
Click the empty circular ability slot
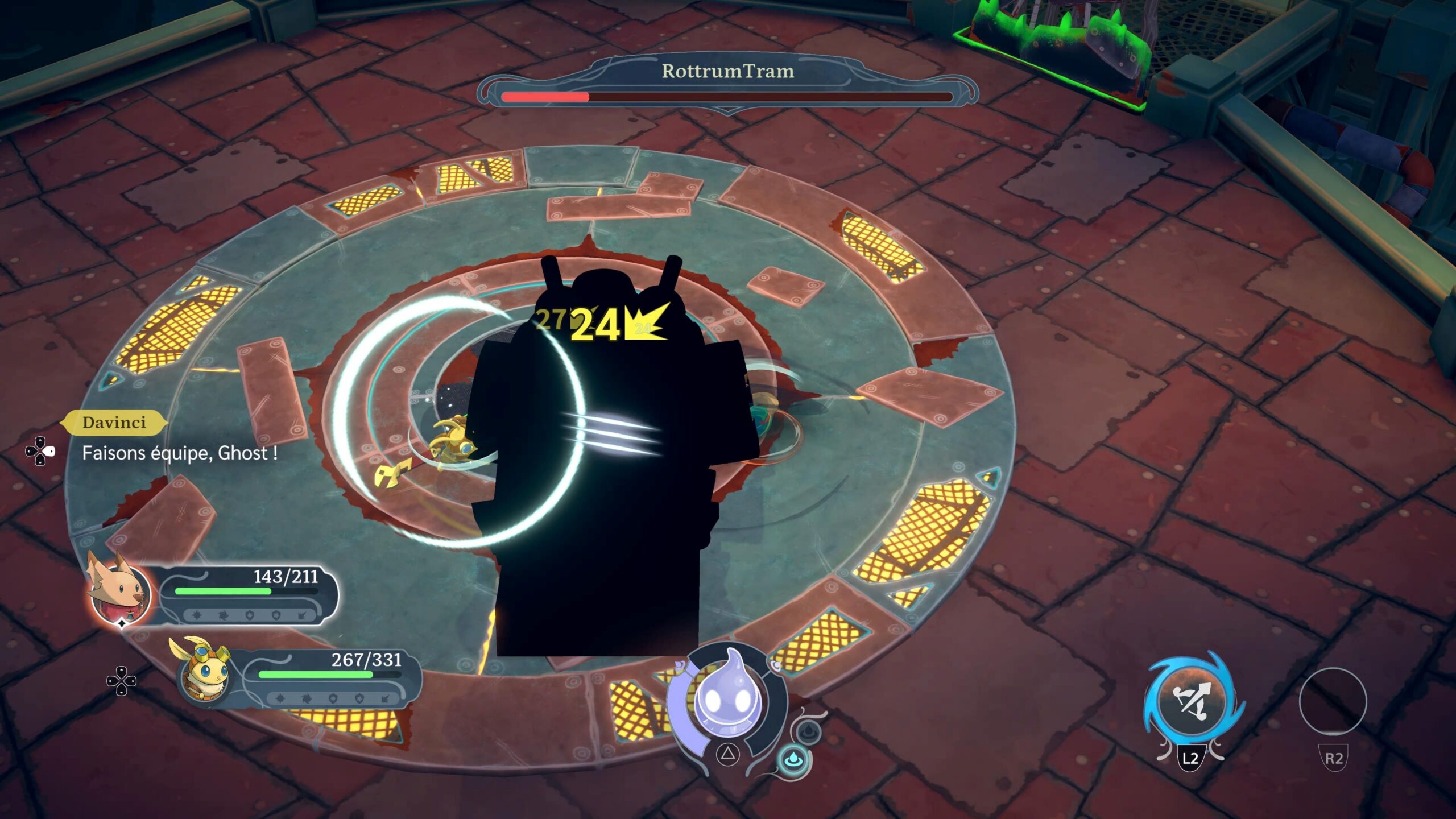pyautogui.click(x=1333, y=701)
